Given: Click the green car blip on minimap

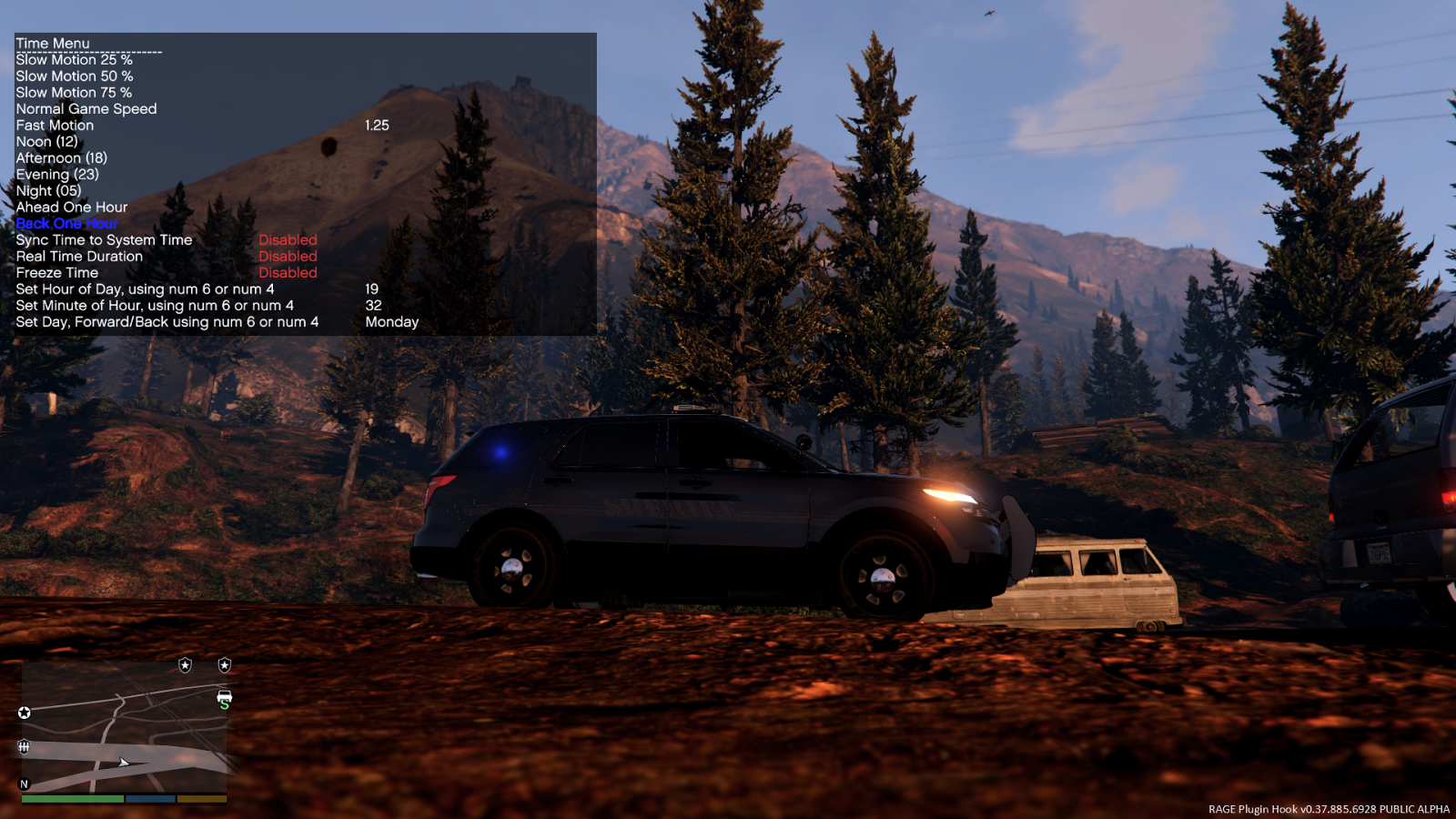Looking at the screenshot, I should pyautogui.click(x=224, y=698).
